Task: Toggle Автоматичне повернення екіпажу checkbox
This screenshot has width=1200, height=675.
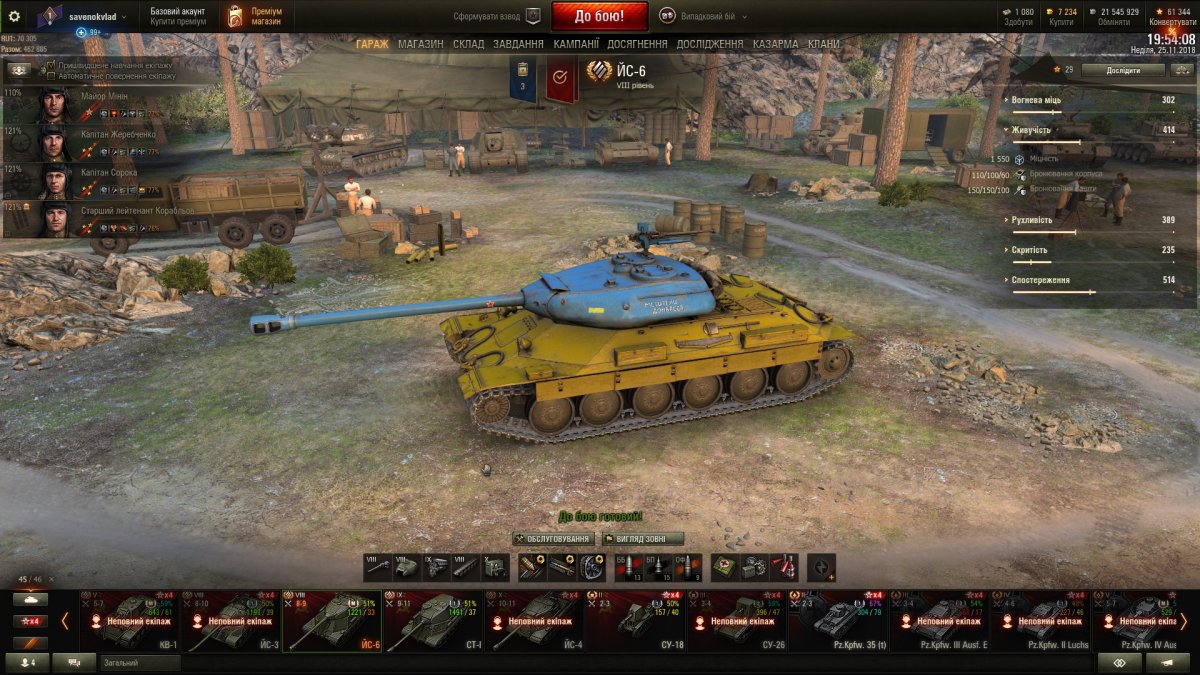Action: coord(52,75)
